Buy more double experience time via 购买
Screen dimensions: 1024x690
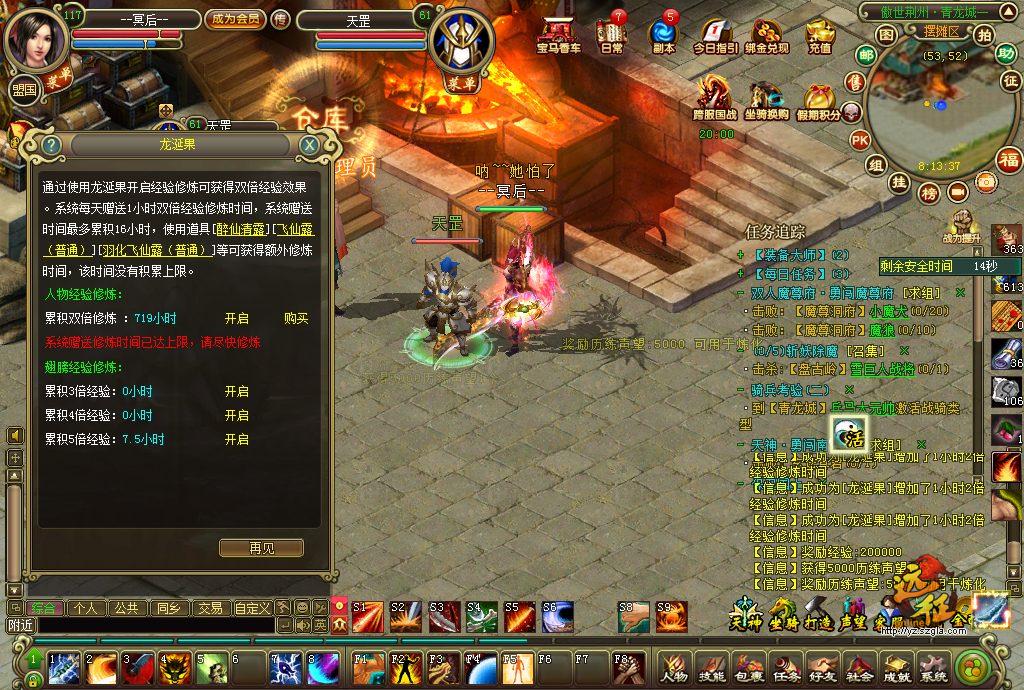(x=296, y=318)
